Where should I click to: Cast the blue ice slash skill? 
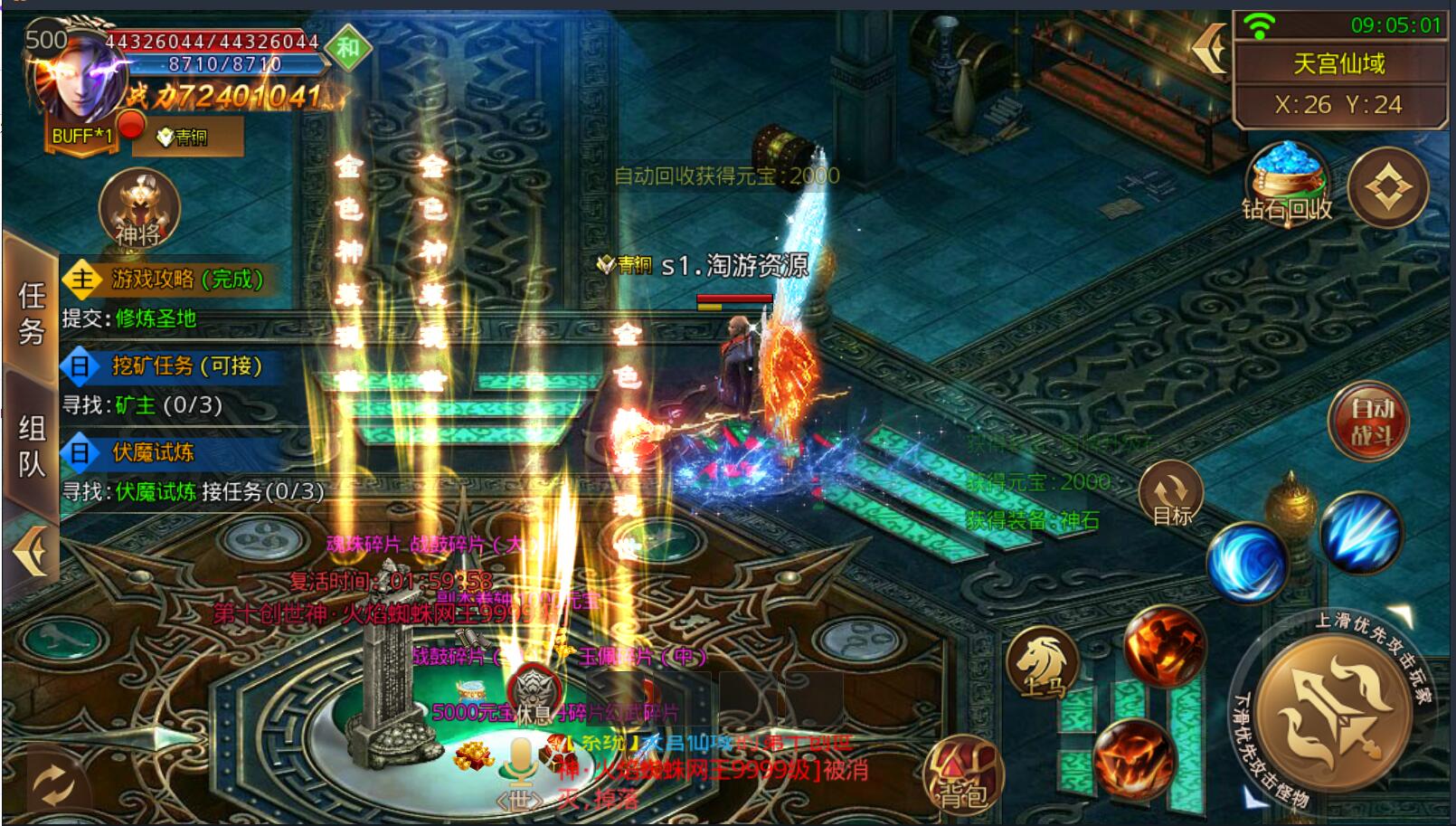pos(1359,532)
